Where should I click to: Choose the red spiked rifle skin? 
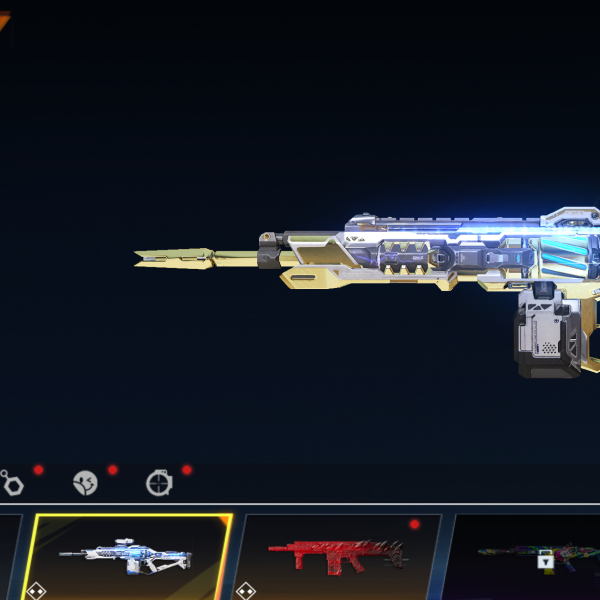coord(337,554)
